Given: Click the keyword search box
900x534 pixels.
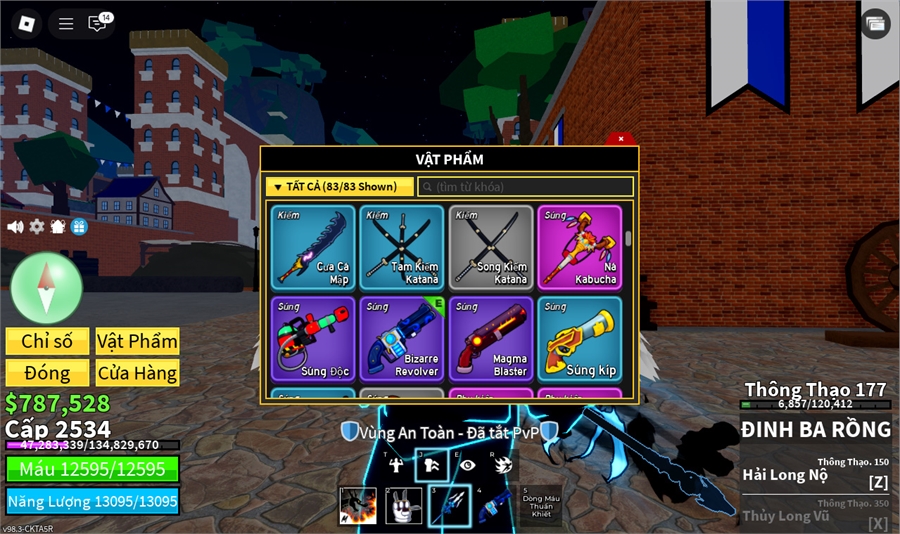Looking at the screenshot, I should [525, 187].
